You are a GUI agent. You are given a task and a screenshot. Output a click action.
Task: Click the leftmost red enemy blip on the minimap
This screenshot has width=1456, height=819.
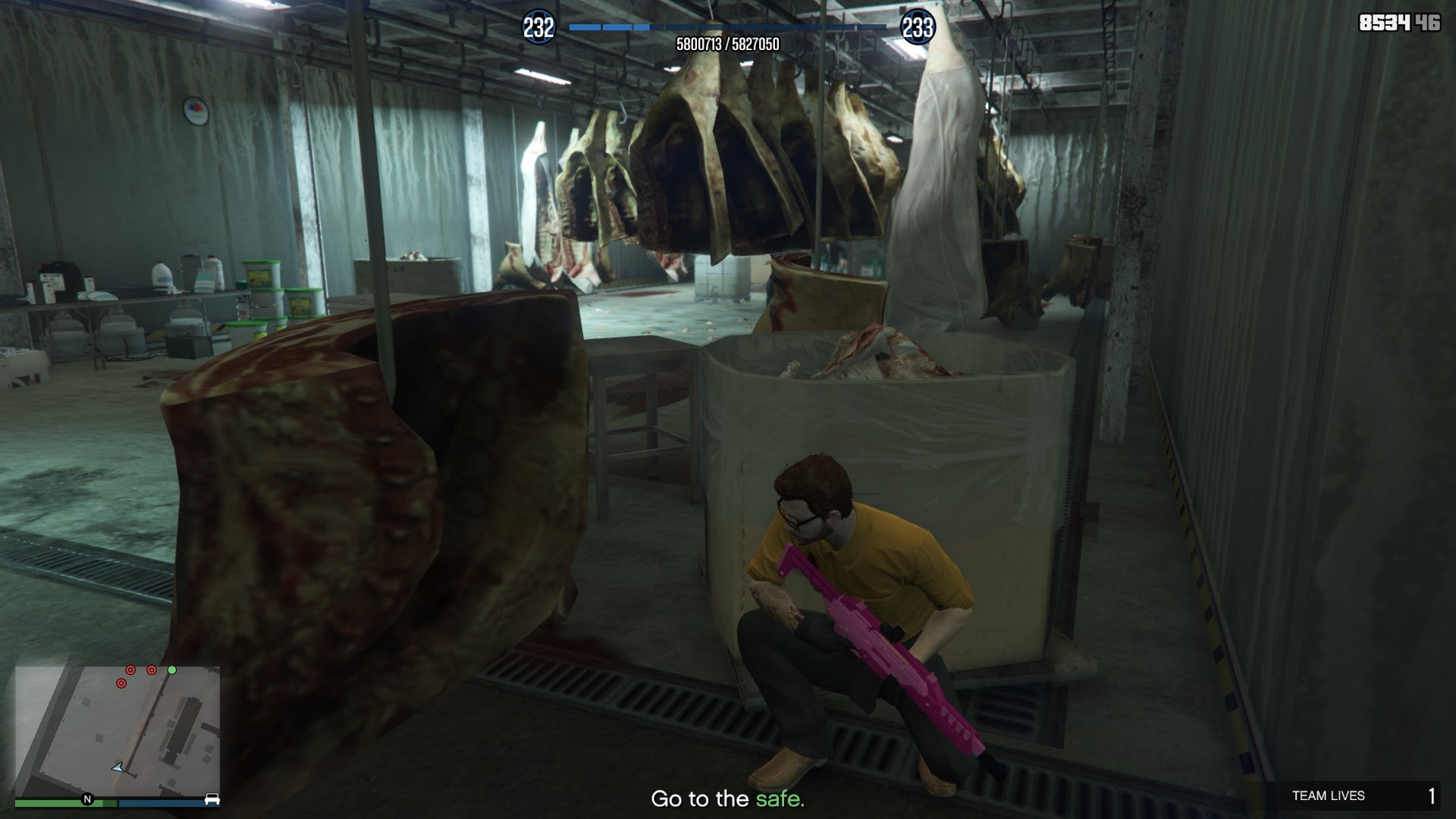pyautogui.click(x=122, y=684)
